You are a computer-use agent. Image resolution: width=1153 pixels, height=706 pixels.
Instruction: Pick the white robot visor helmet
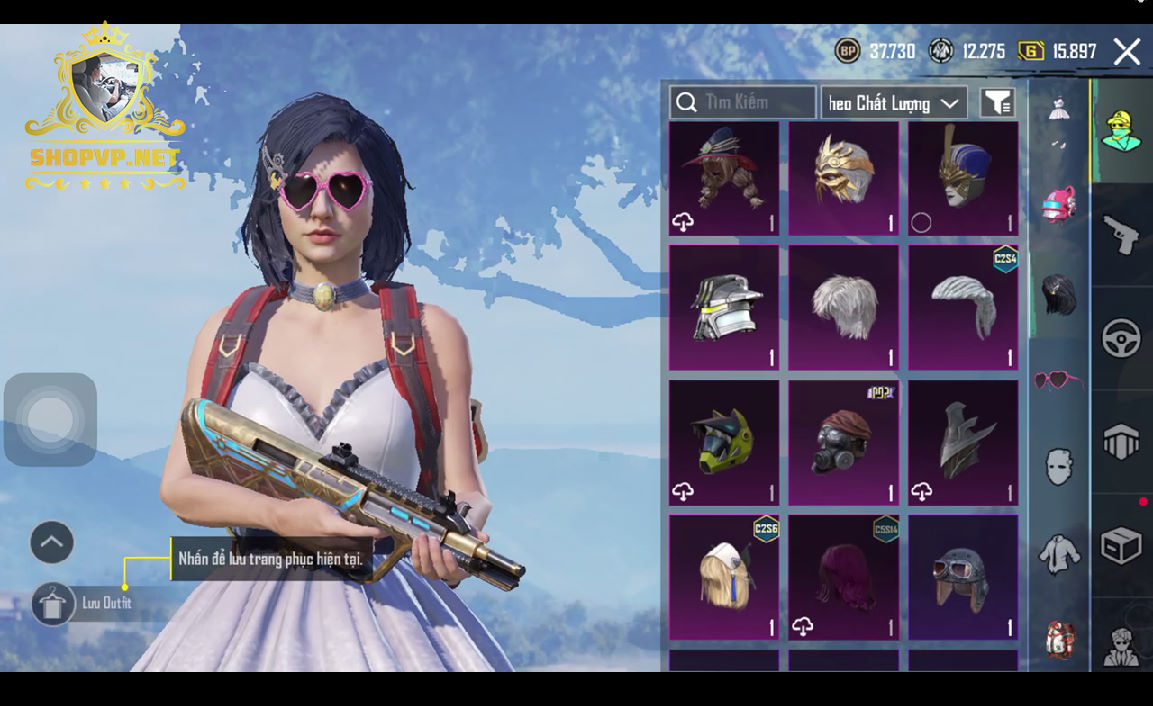click(724, 307)
